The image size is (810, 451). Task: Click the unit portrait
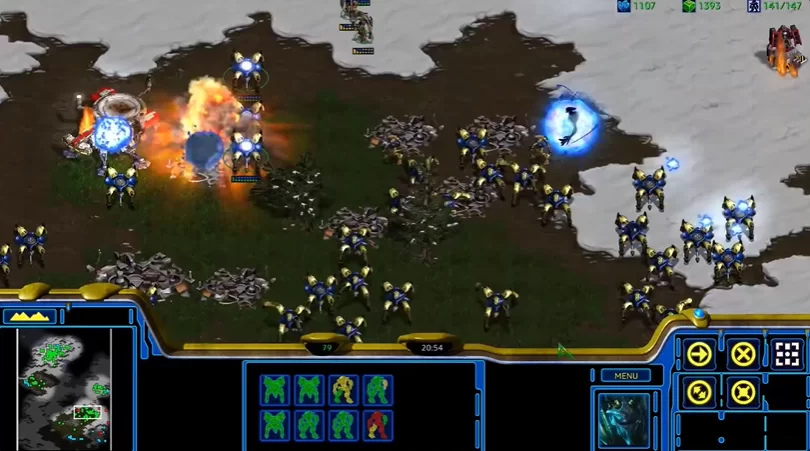coord(624,418)
